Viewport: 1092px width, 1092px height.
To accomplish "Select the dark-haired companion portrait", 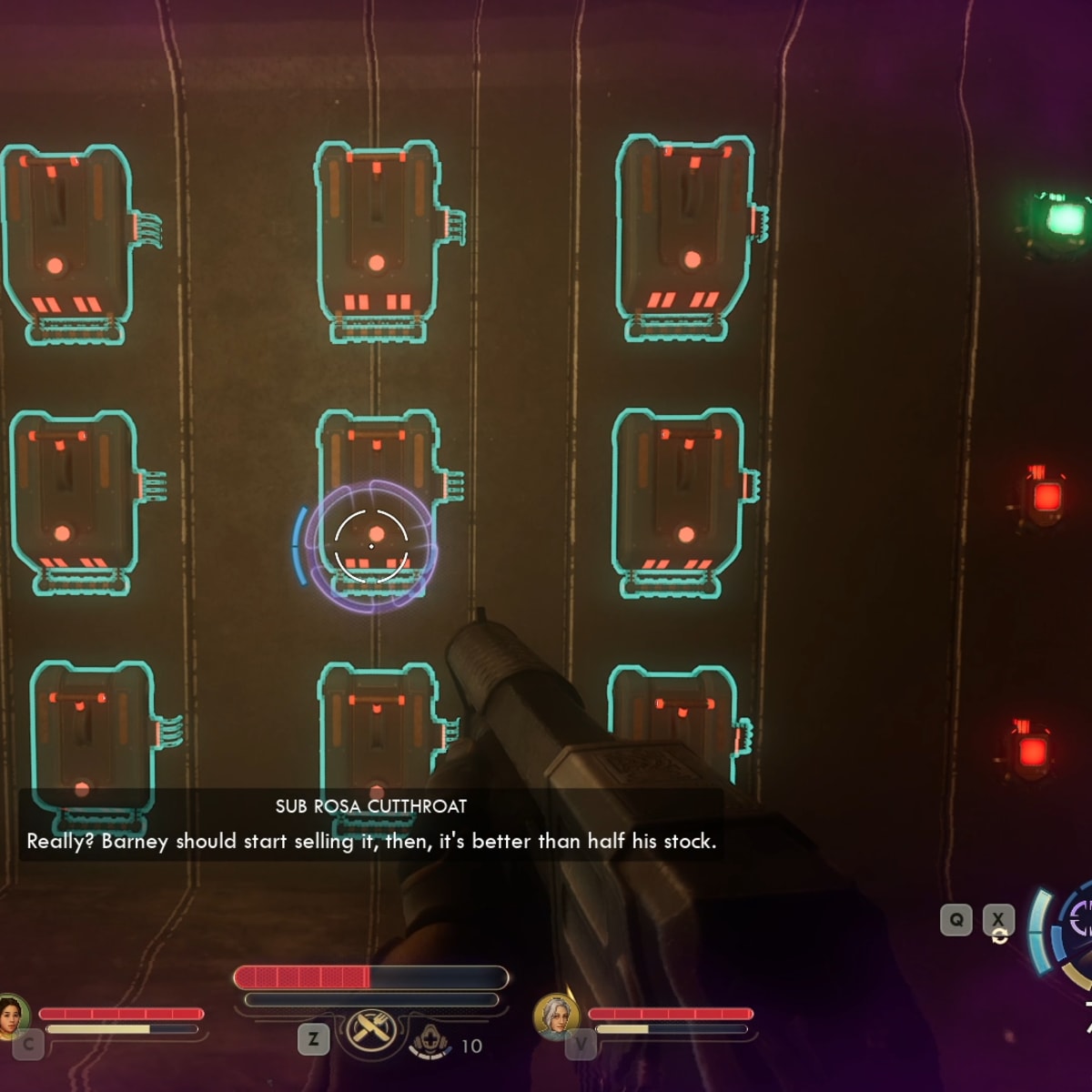I will point(11,1015).
